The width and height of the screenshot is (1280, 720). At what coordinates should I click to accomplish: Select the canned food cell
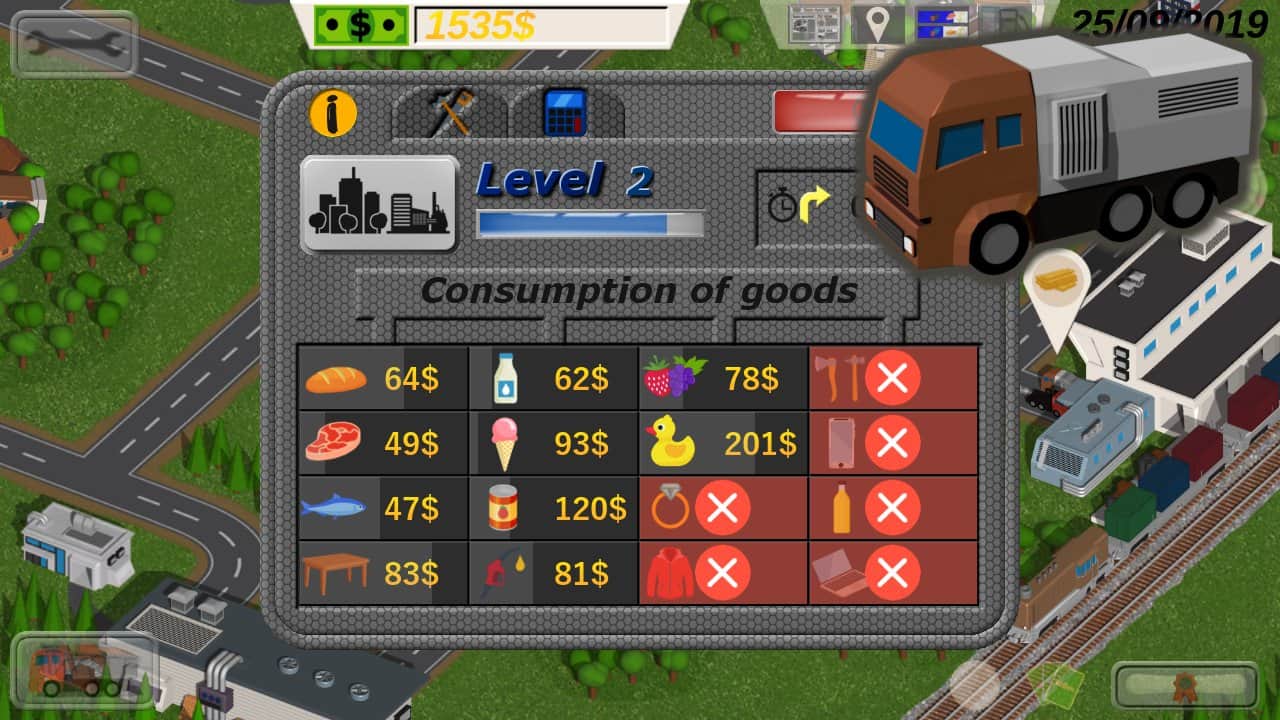(x=553, y=508)
